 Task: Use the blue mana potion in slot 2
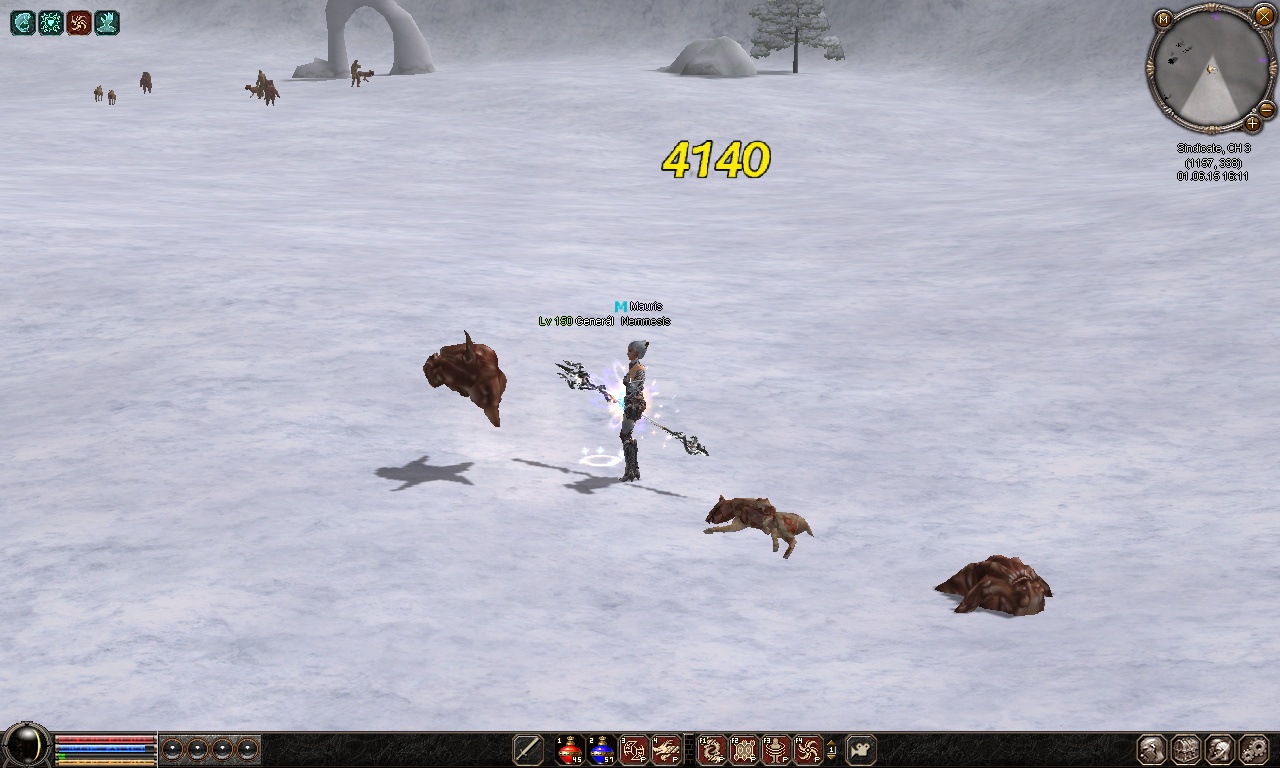point(602,749)
